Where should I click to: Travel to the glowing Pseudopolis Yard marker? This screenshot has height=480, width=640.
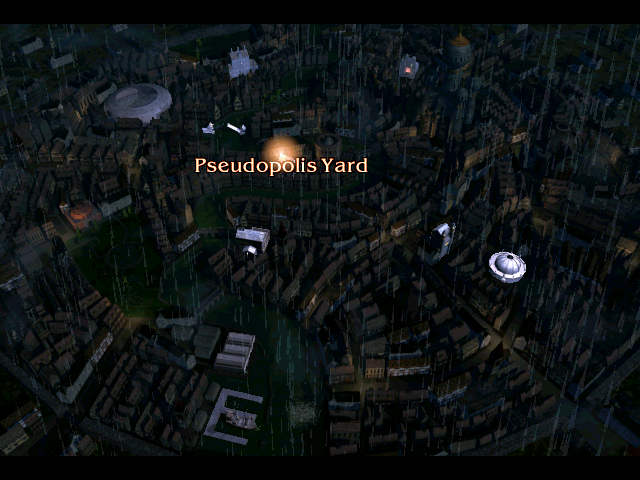(x=278, y=150)
